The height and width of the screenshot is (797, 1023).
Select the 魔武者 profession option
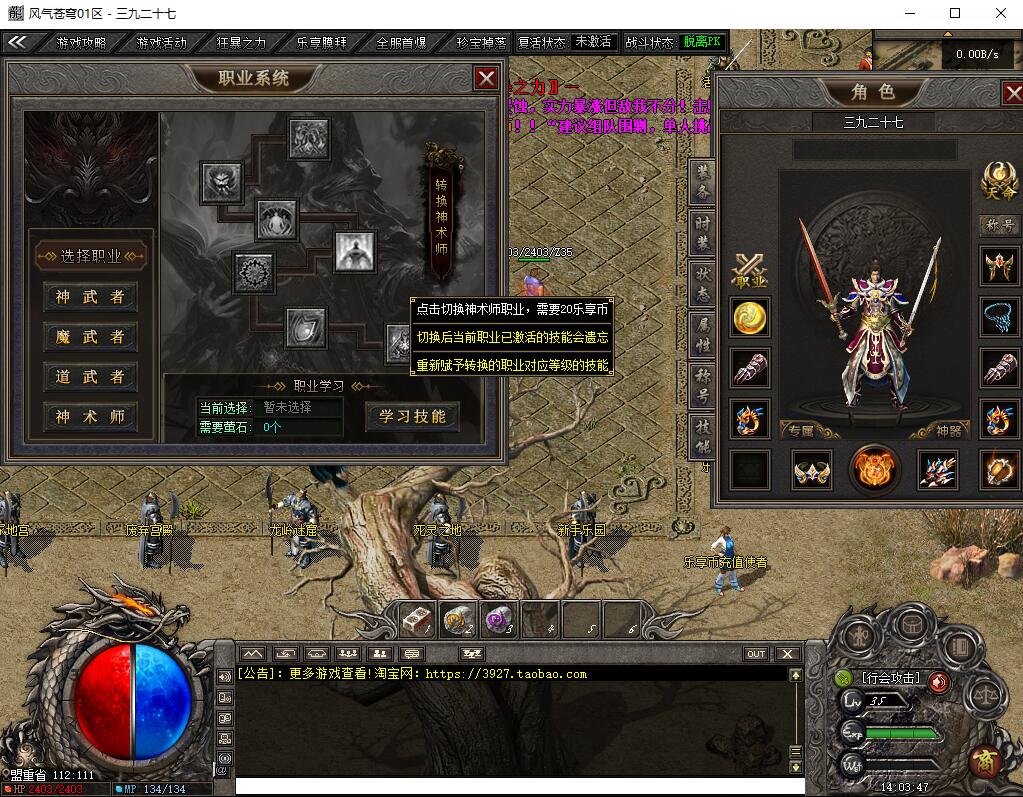pyautogui.click(x=90, y=337)
